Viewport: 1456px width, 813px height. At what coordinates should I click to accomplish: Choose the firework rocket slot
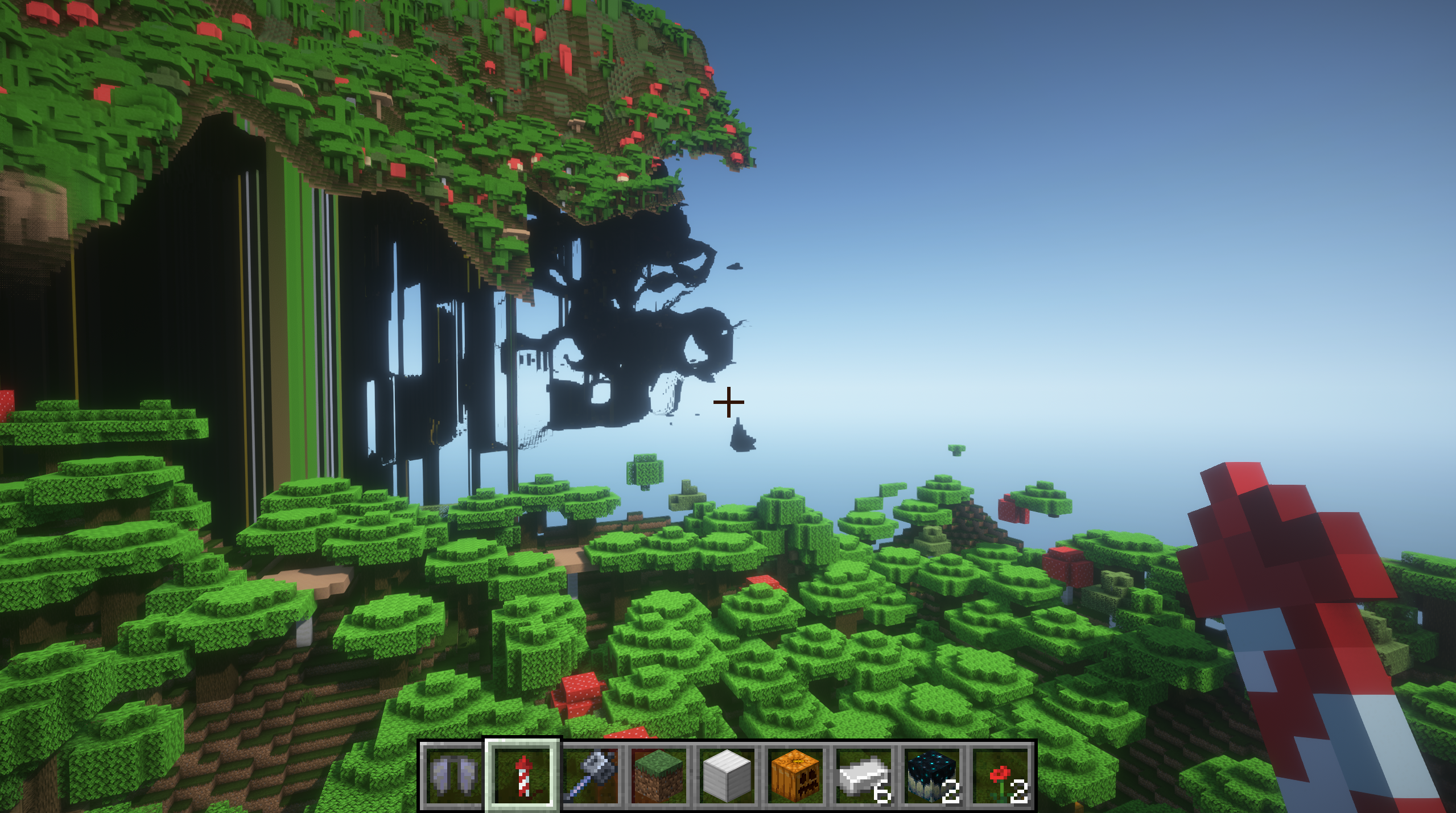[x=522, y=775]
